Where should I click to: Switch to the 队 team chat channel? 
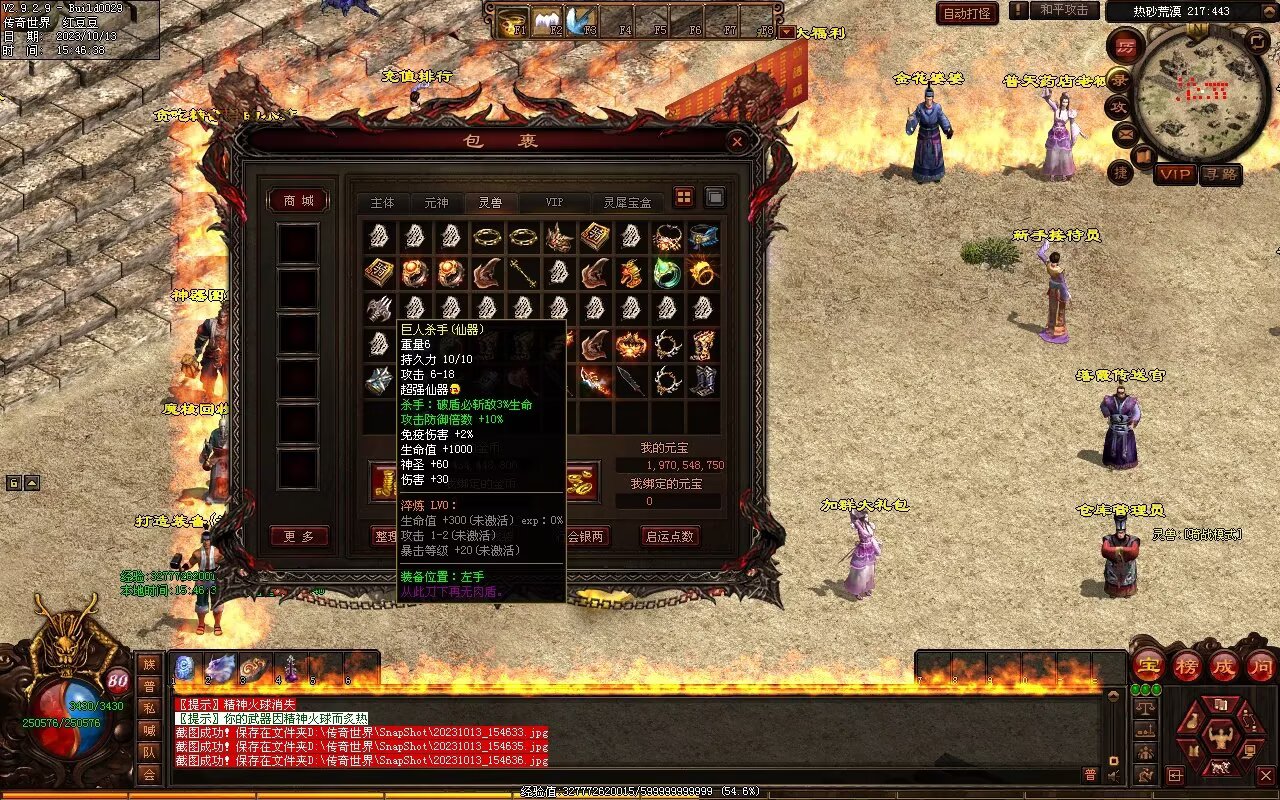[x=149, y=752]
